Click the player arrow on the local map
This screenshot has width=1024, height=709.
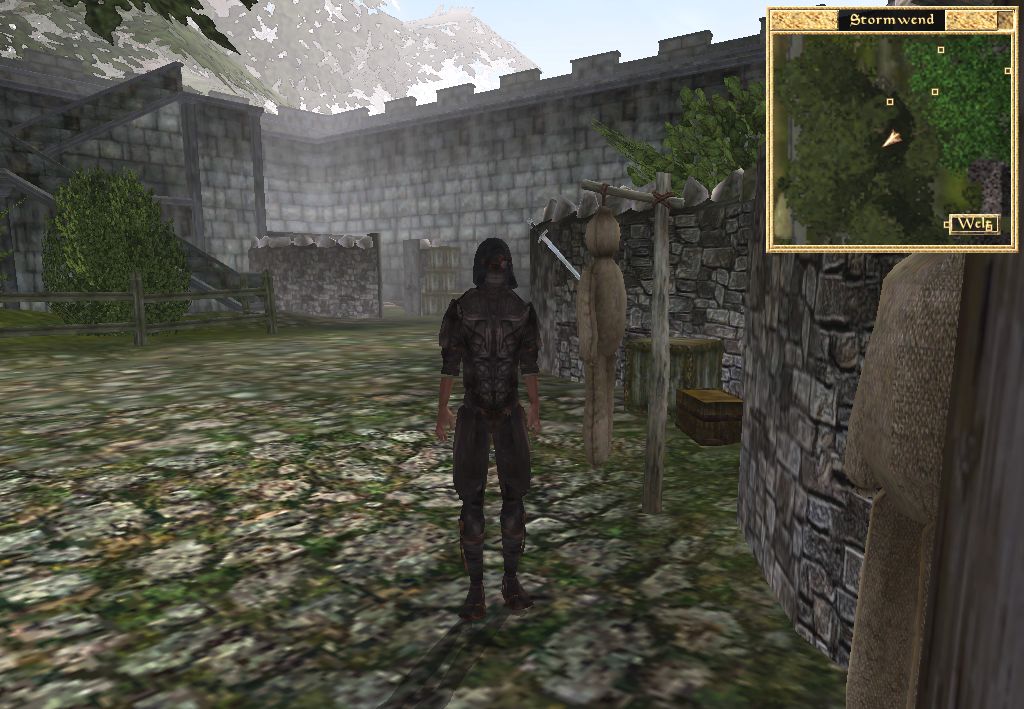click(x=891, y=139)
